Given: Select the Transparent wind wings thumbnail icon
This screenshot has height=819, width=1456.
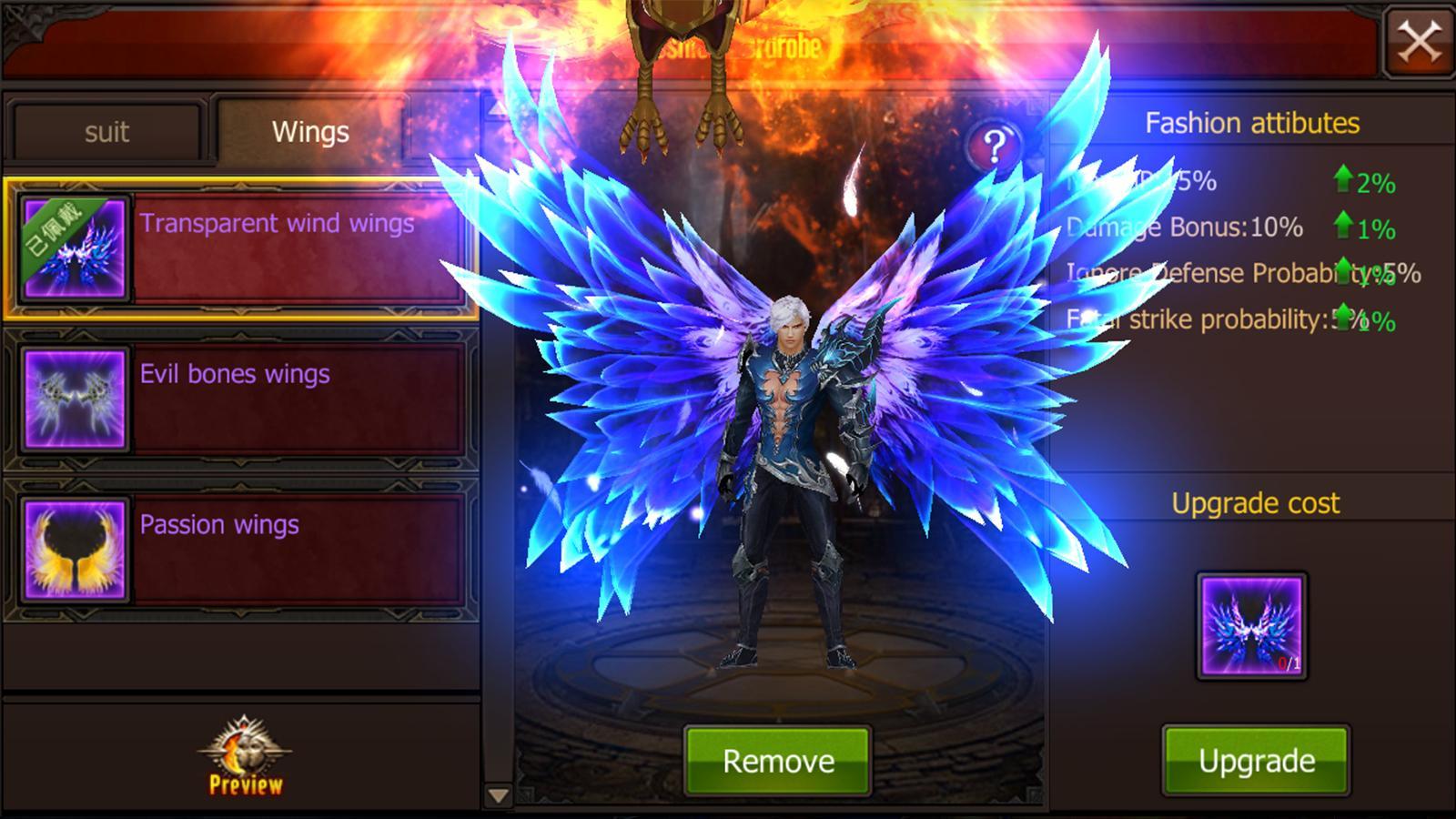Looking at the screenshot, I should (x=76, y=248).
